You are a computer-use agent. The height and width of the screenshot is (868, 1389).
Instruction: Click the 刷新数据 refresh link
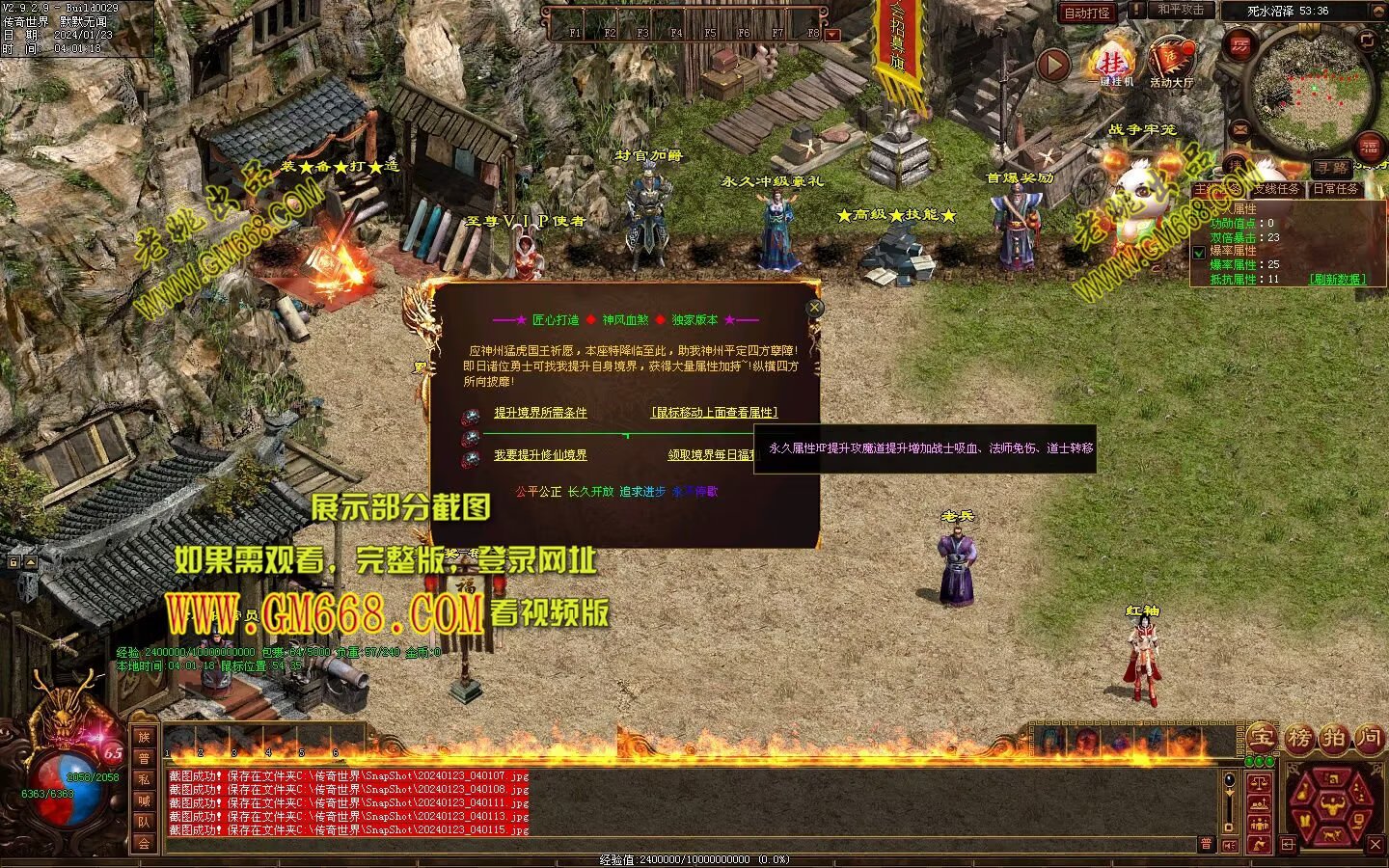click(x=1337, y=280)
